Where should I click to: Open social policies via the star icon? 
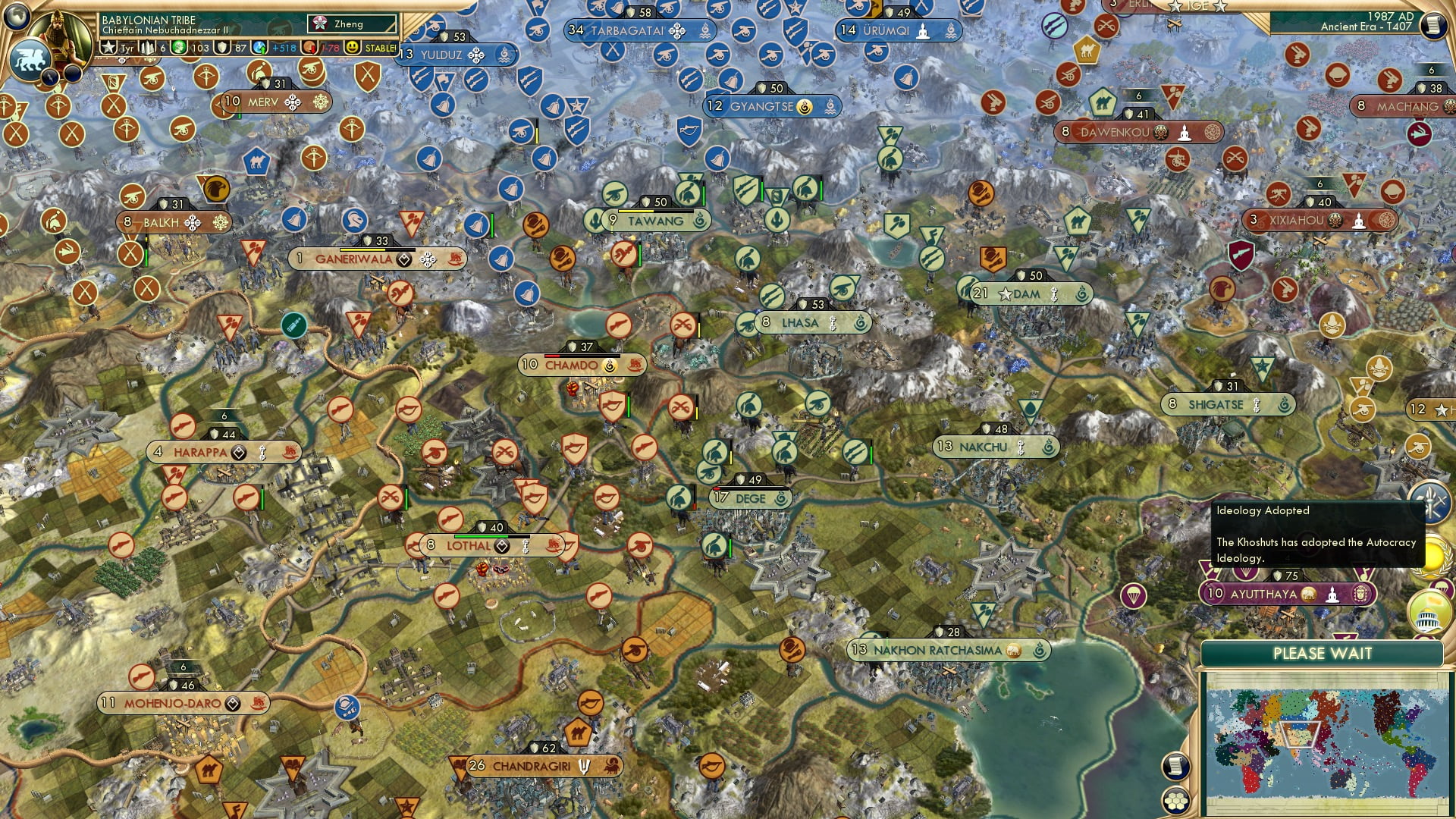click(x=108, y=46)
